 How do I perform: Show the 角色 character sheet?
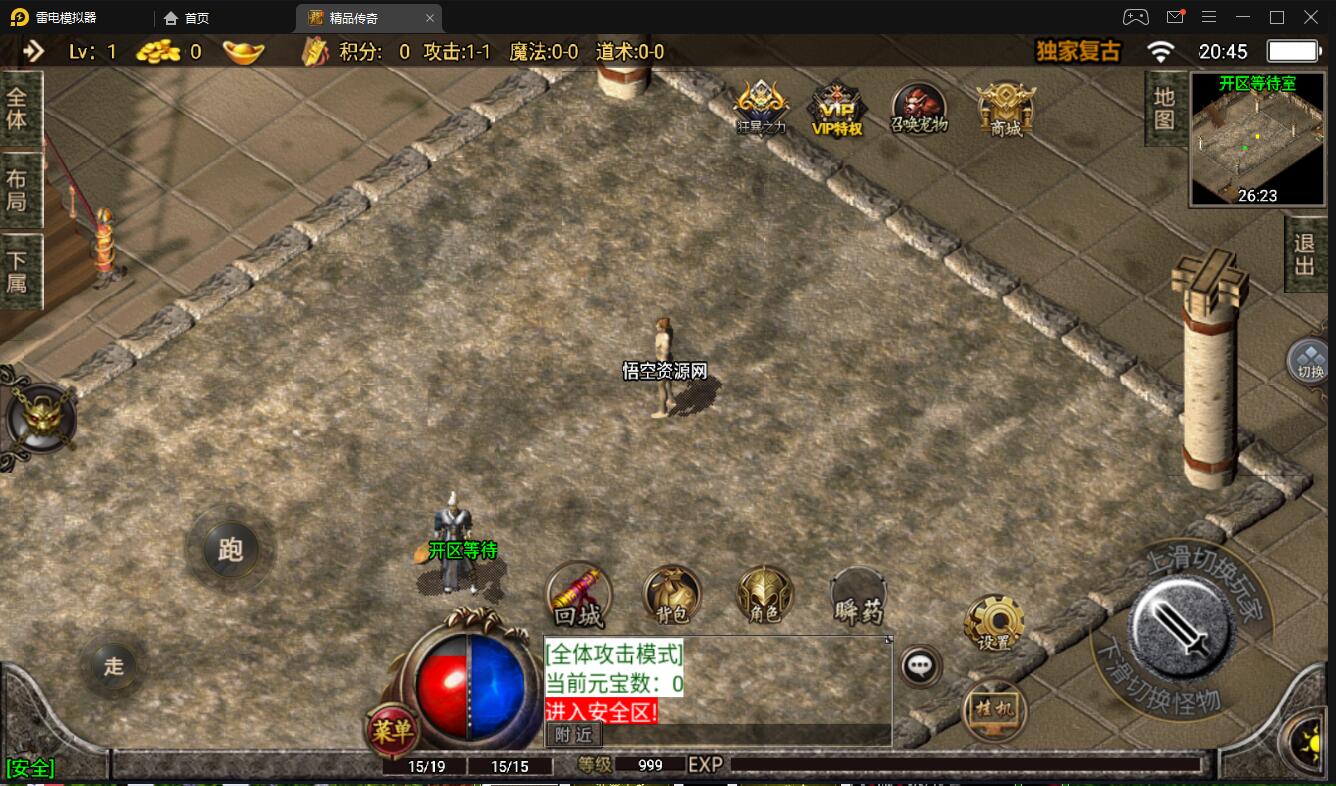pyautogui.click(x=765, y=595)
